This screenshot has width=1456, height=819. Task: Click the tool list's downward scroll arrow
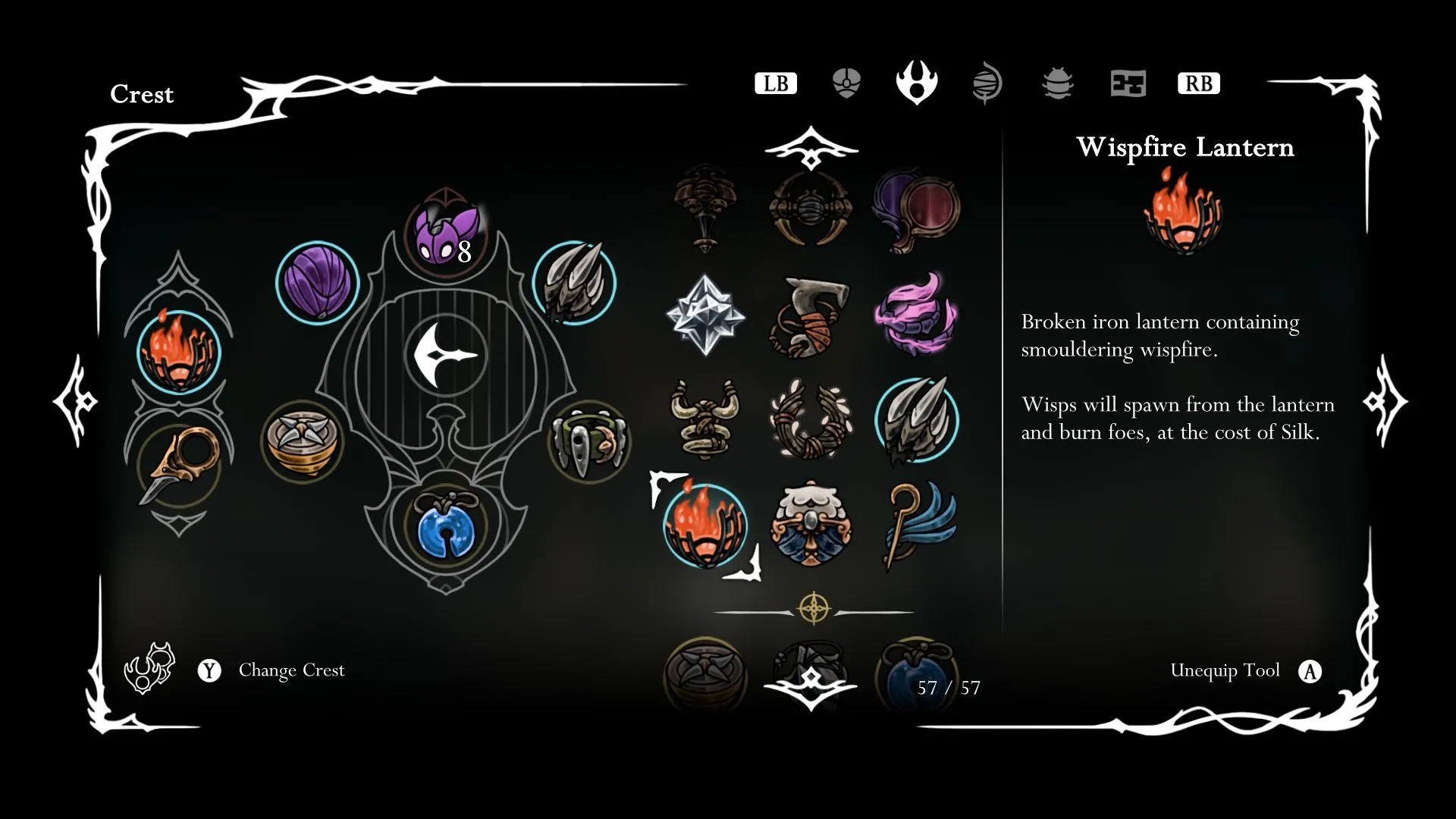[x=811, y=686]
